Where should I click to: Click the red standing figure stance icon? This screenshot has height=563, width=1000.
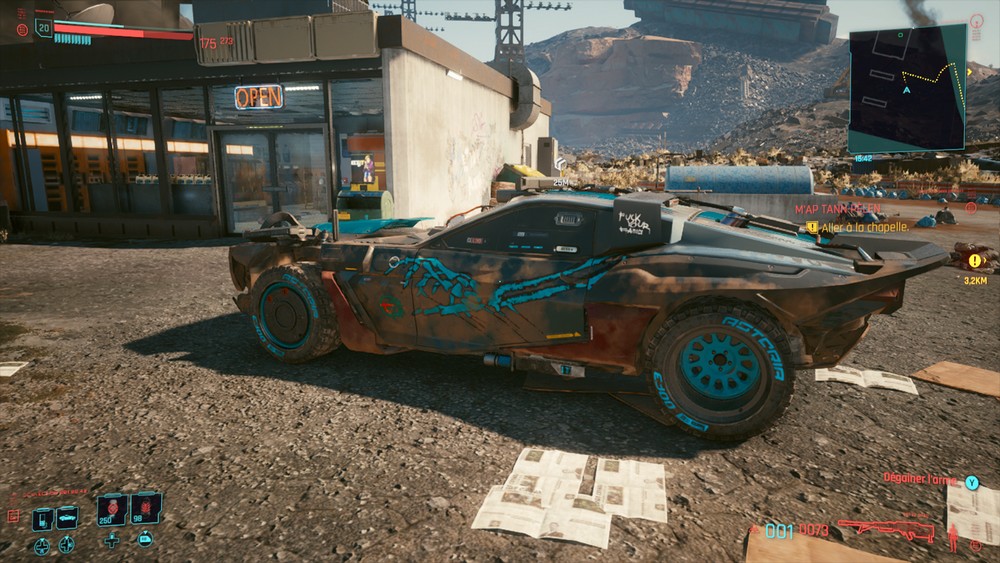953,537
